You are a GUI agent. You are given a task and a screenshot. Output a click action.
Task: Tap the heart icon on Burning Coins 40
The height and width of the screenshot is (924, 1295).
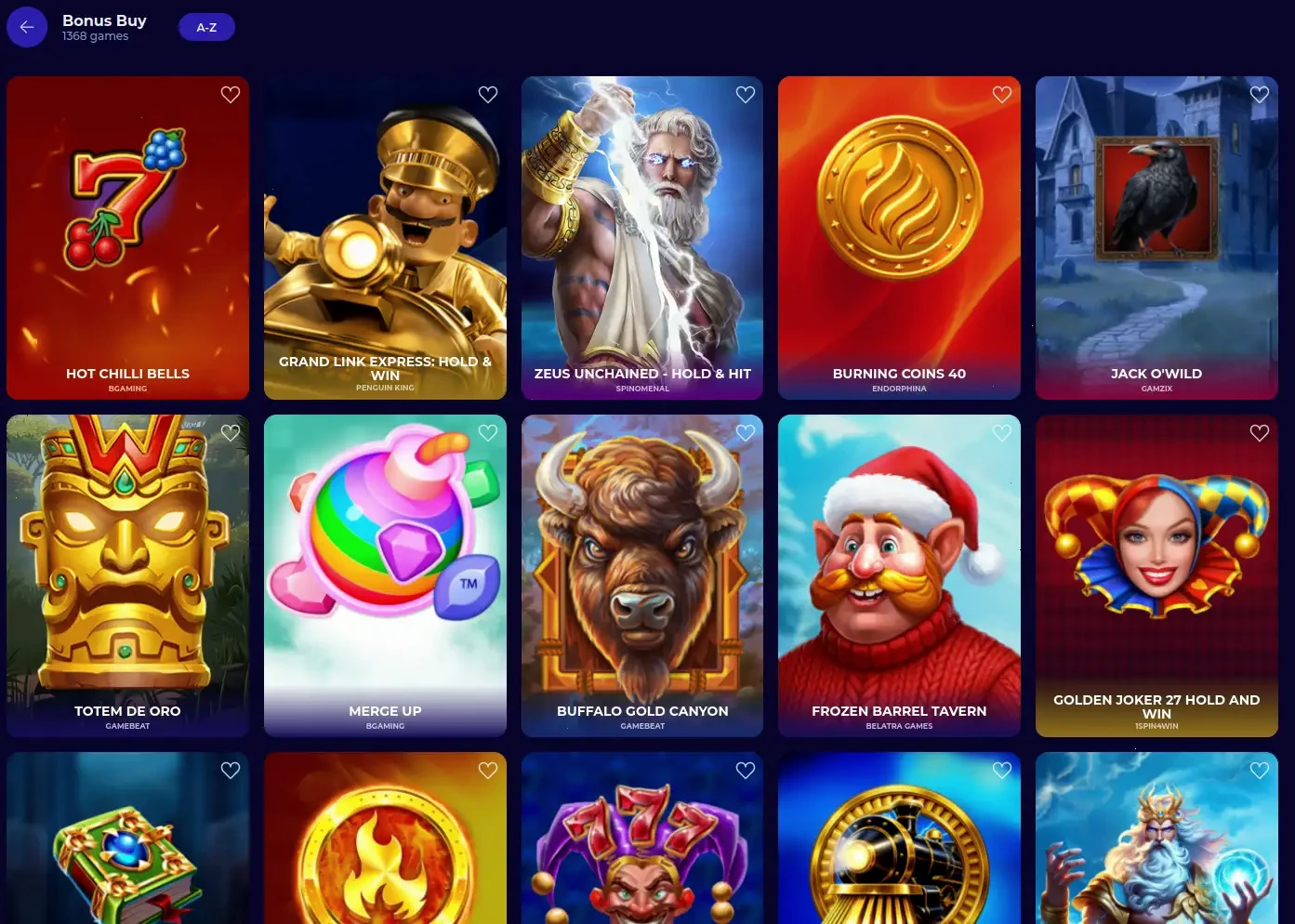tap(1001, 94)
